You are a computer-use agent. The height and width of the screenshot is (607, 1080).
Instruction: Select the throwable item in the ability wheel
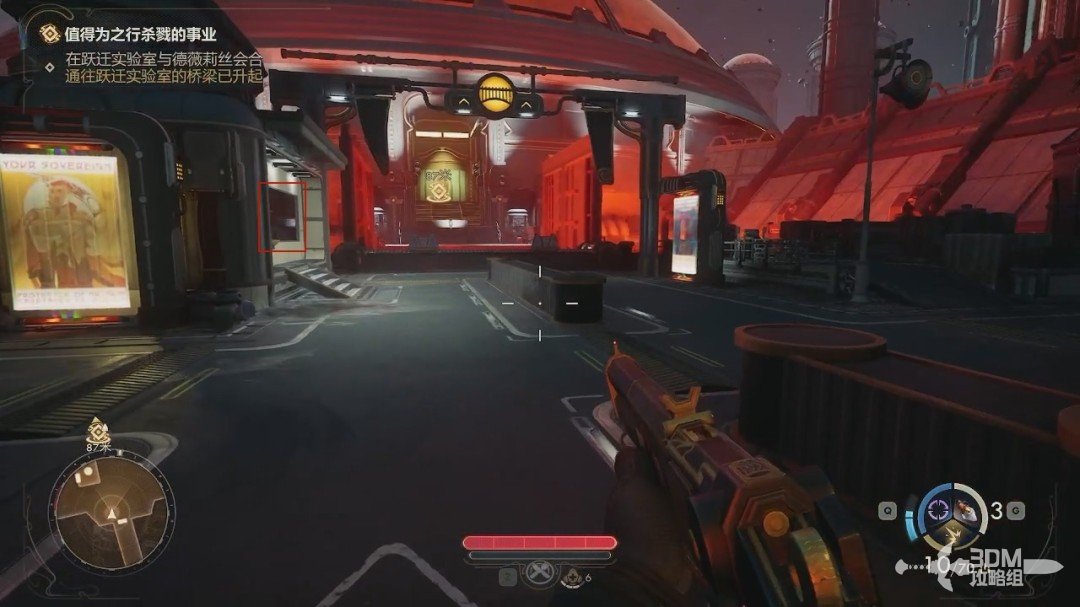967,510
